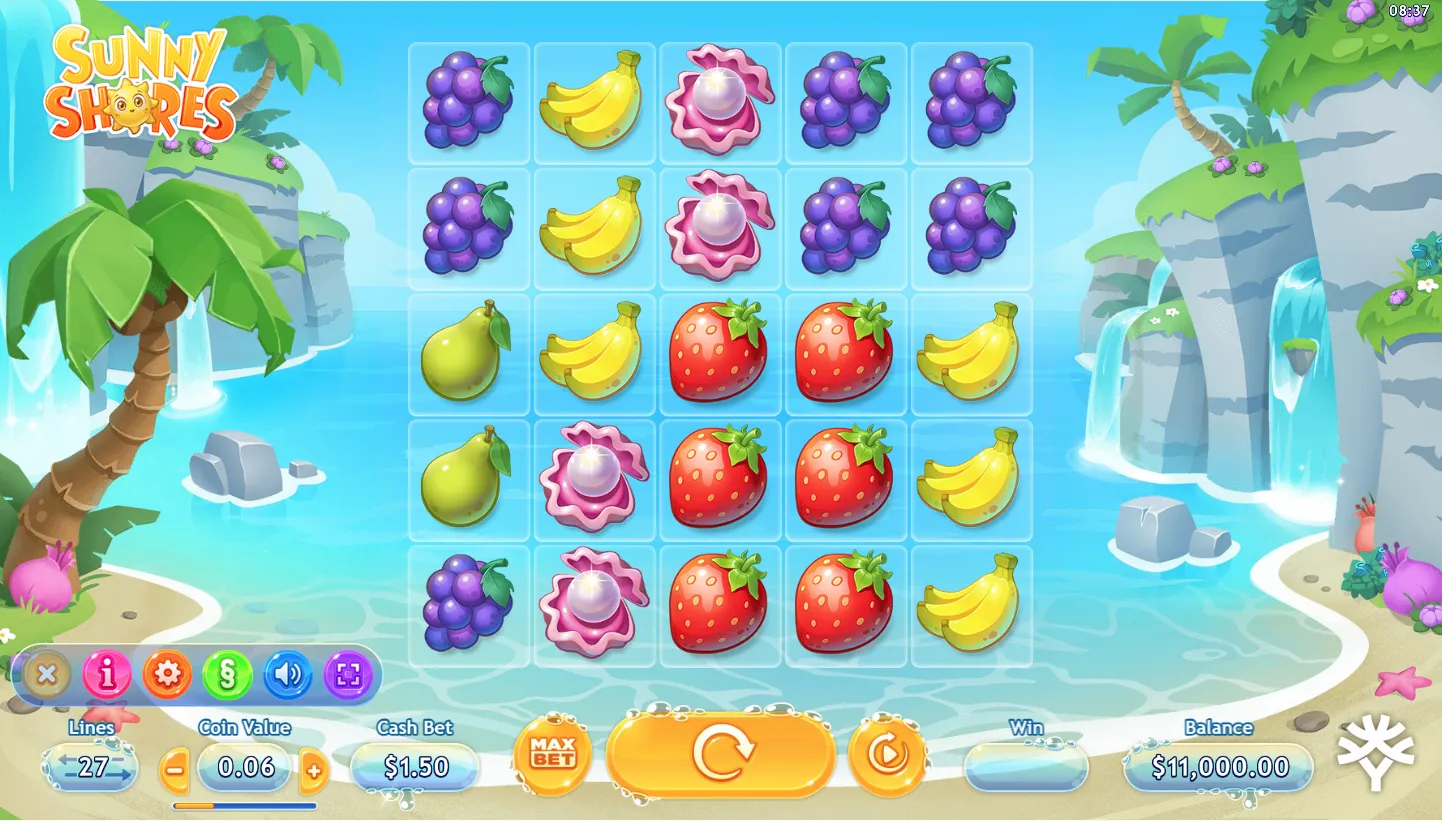Start autoplay with the small play button
The image size is (1442, 821).
(886, 755)
